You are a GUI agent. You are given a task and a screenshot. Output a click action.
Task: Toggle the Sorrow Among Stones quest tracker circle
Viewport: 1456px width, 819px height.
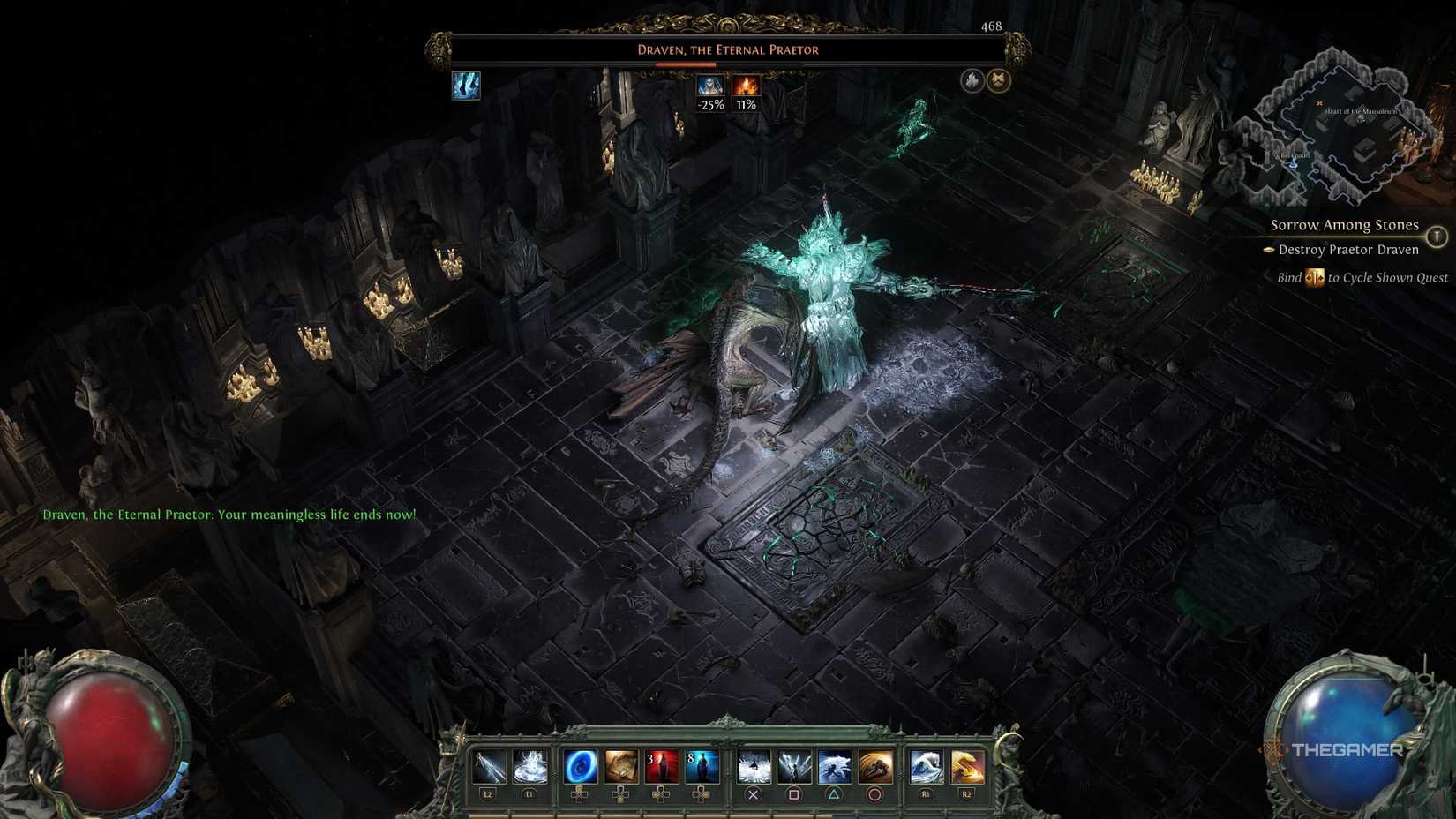[x=1437, y=236]
